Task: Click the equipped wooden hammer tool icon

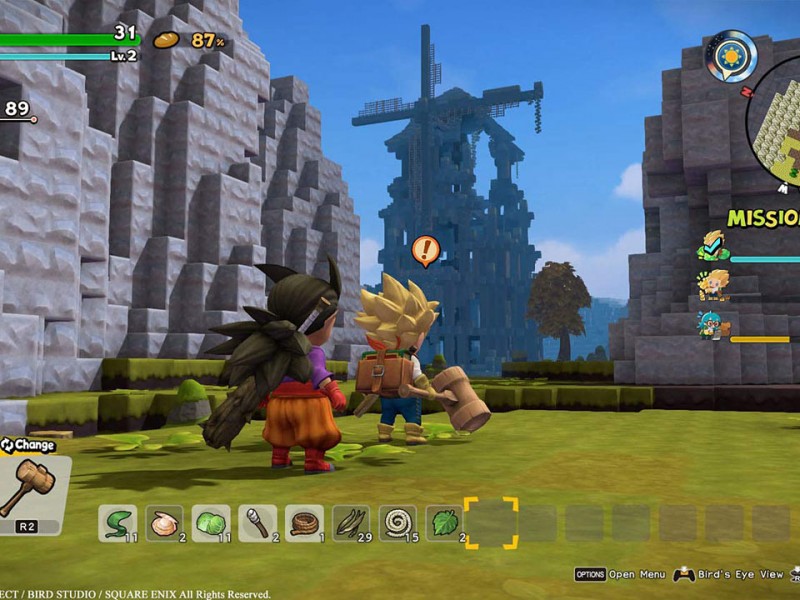Action: click(x=33, y=486)
